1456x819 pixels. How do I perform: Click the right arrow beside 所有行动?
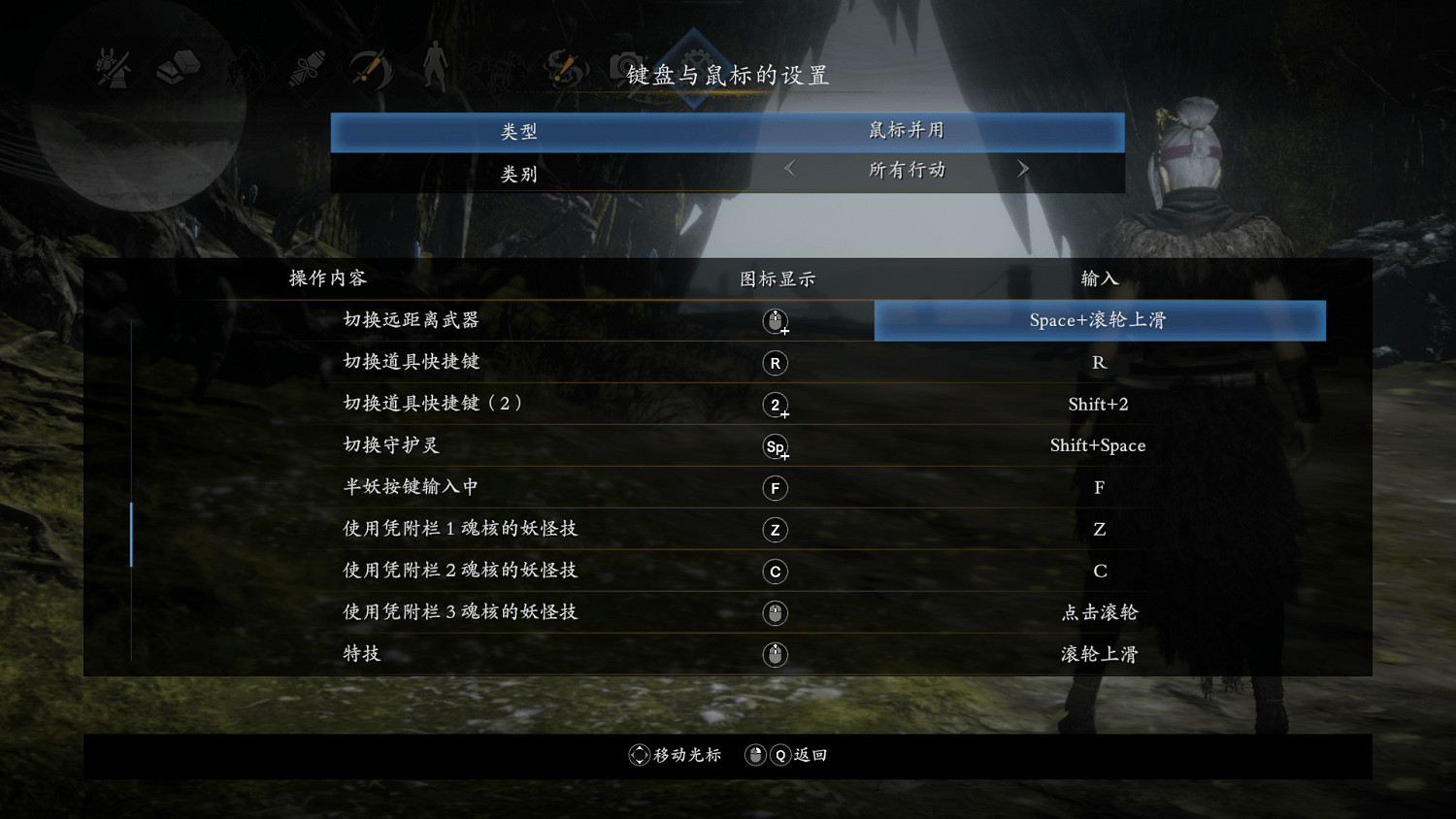click(1023, 169)
